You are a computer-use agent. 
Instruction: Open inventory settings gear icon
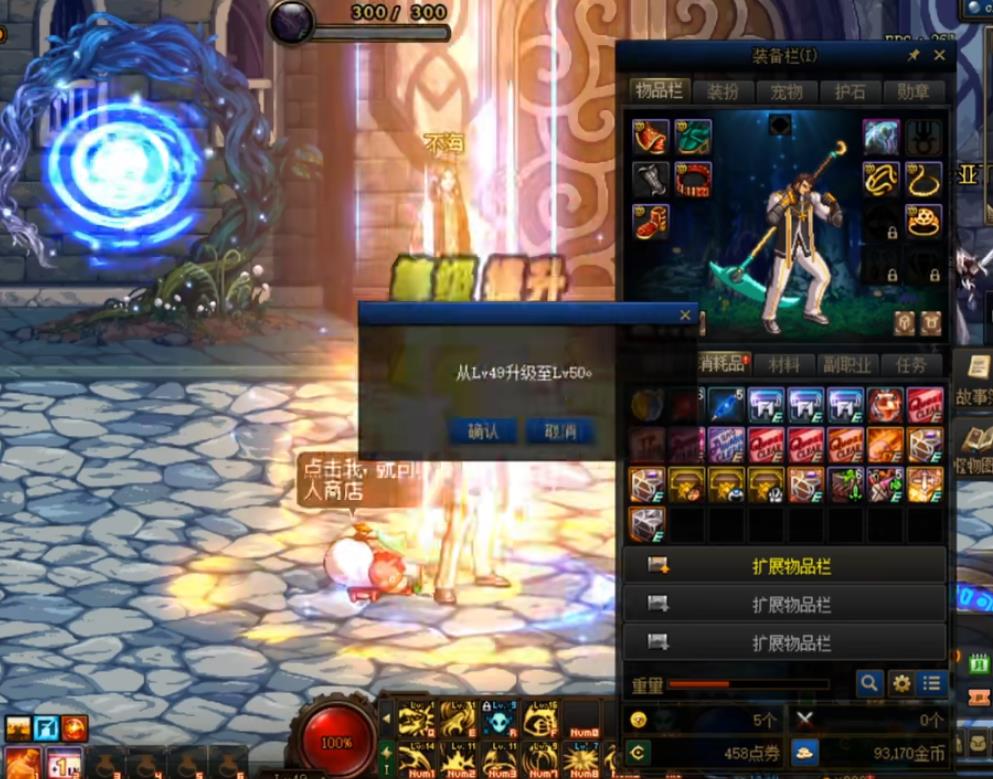click(901, 683)
